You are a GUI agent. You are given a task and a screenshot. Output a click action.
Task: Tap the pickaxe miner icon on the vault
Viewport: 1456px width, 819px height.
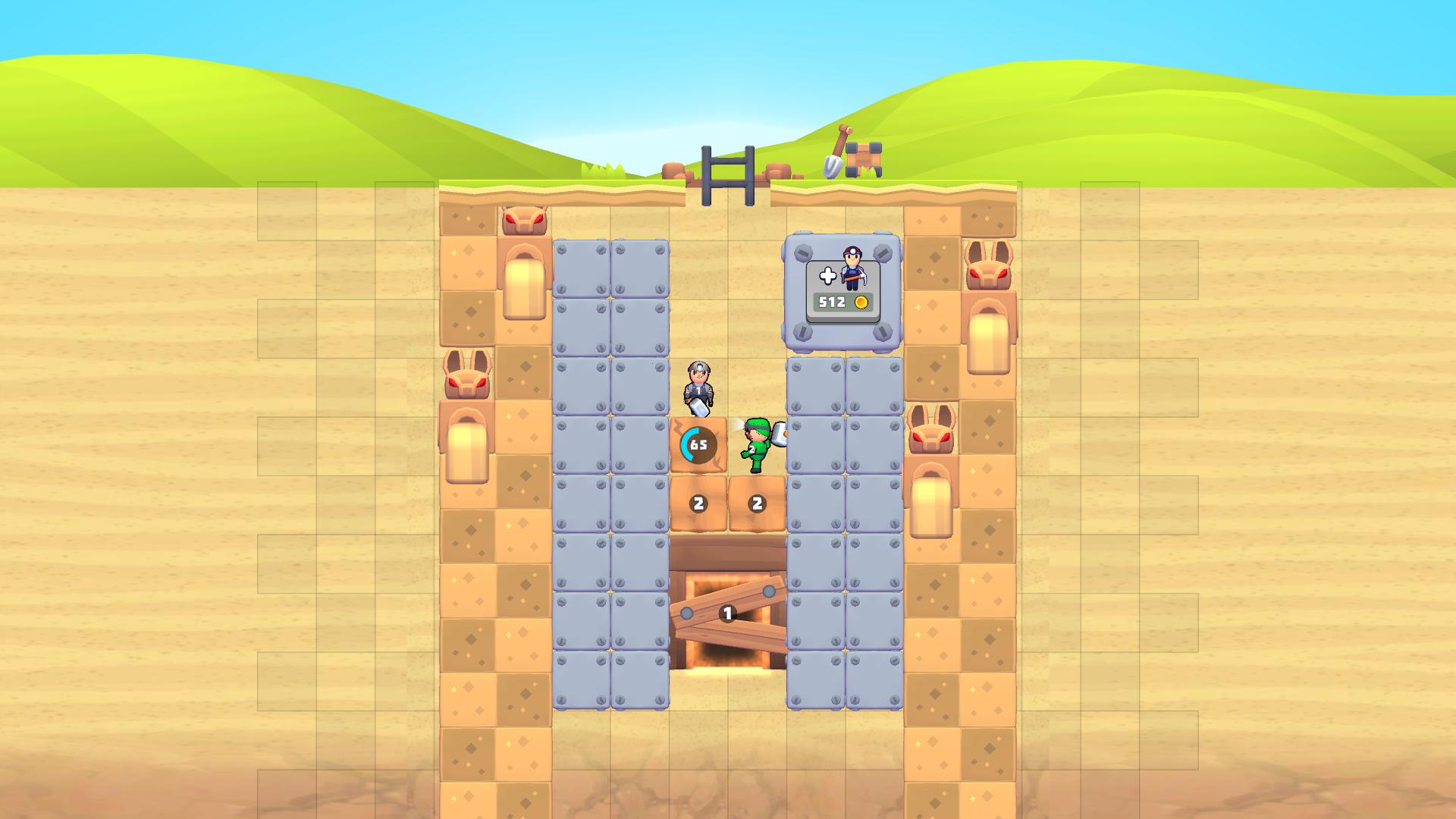pos(853,269)
